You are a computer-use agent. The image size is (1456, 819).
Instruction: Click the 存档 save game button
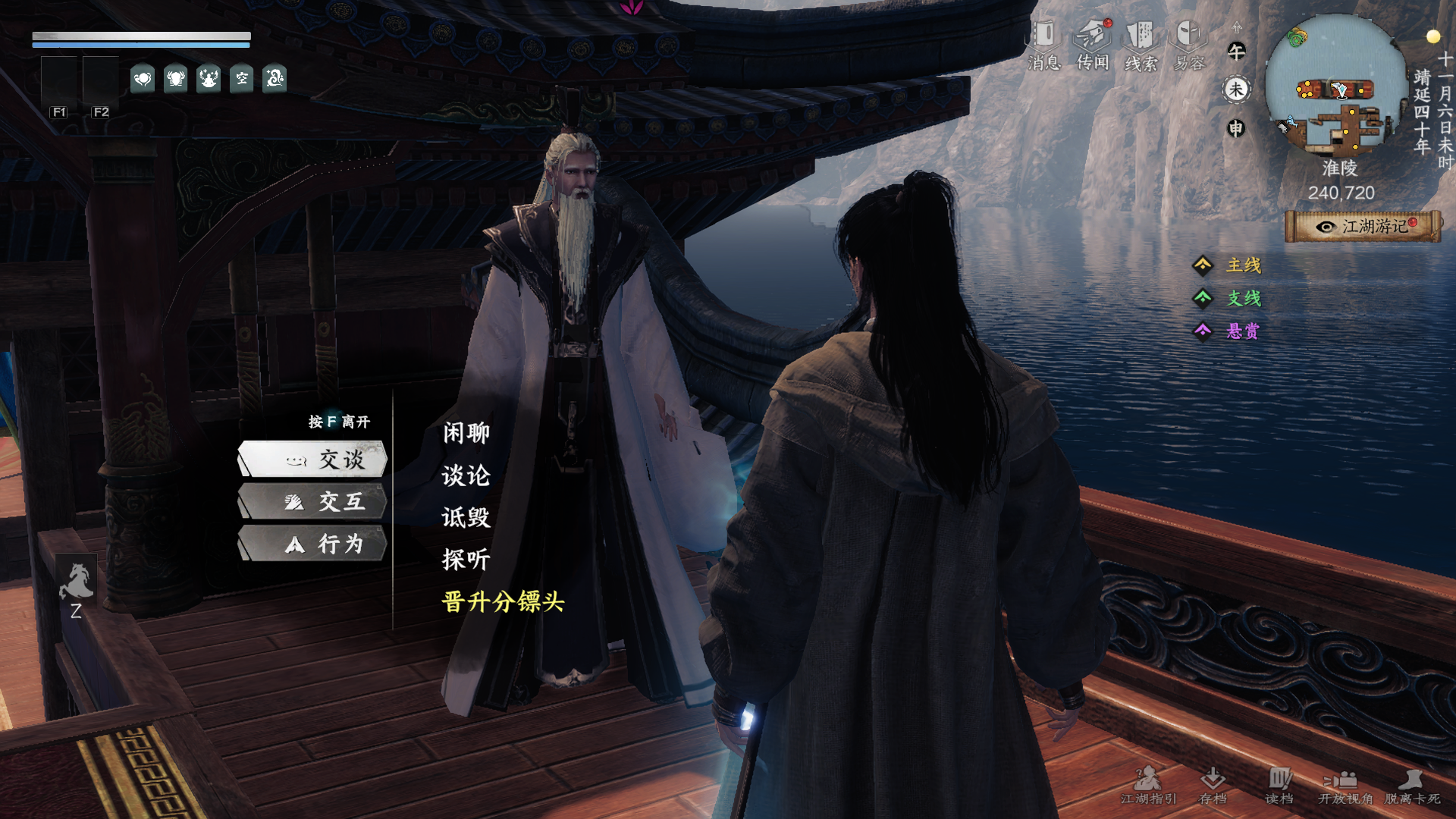pyautogui.click(x=1213, y=785)
